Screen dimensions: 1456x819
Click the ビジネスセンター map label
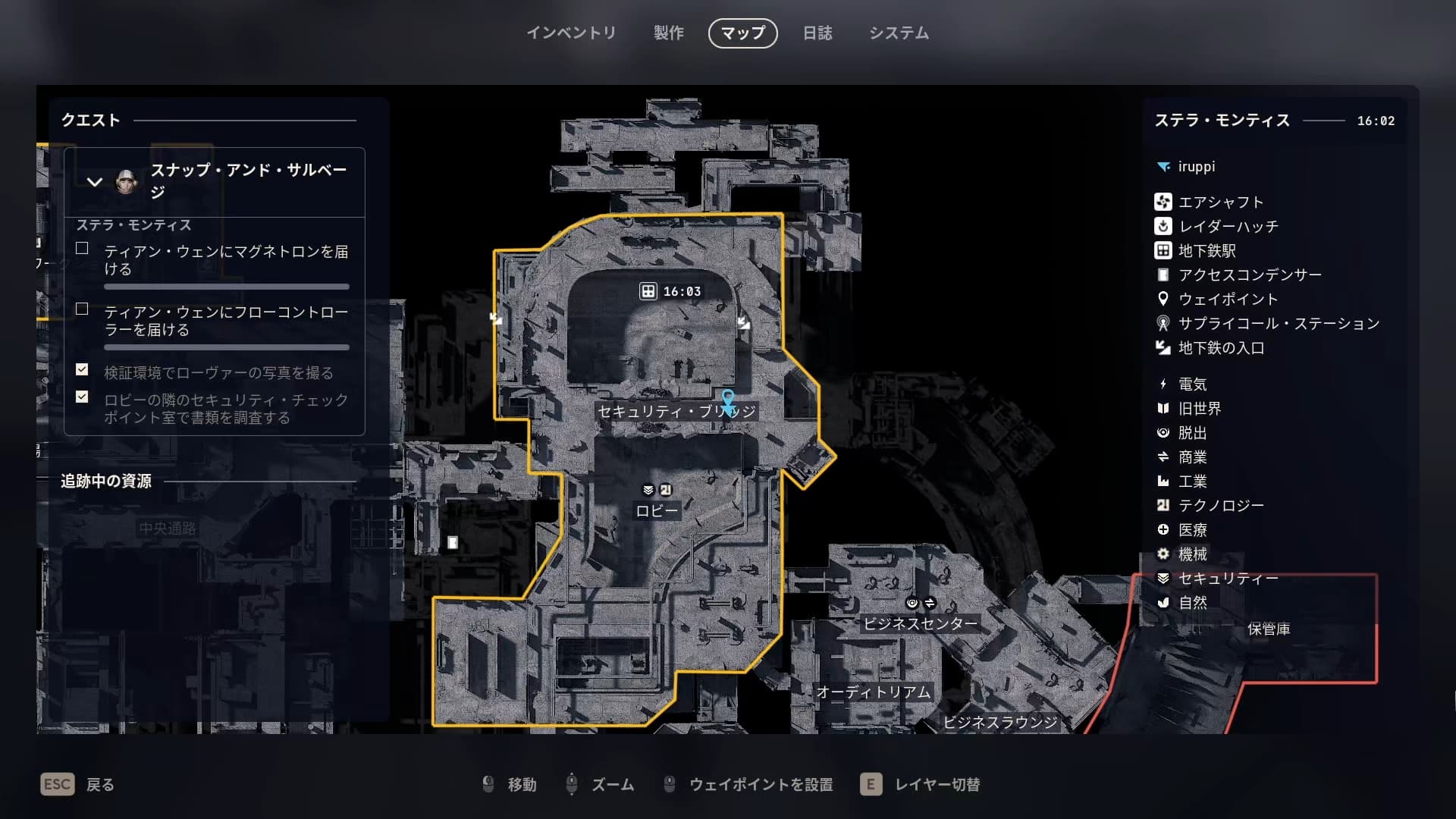(x=920, y=623)
